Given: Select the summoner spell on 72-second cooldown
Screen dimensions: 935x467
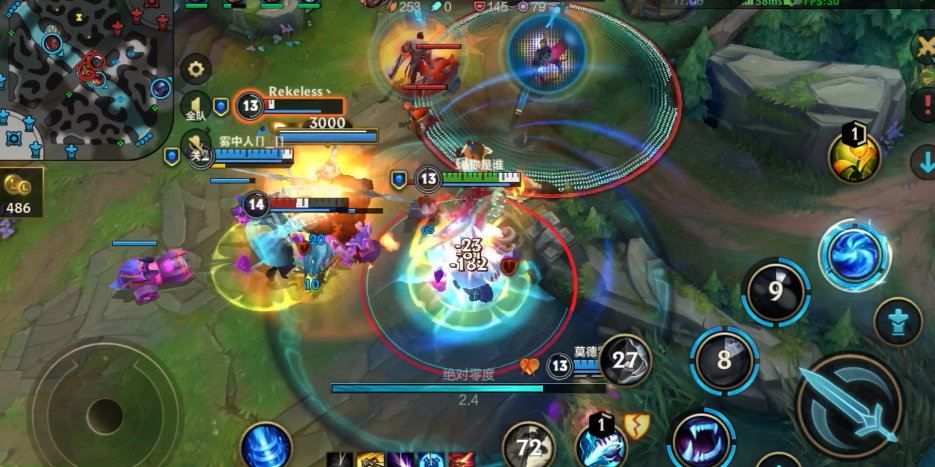Looking at the screenshot, I should [529, 446].
